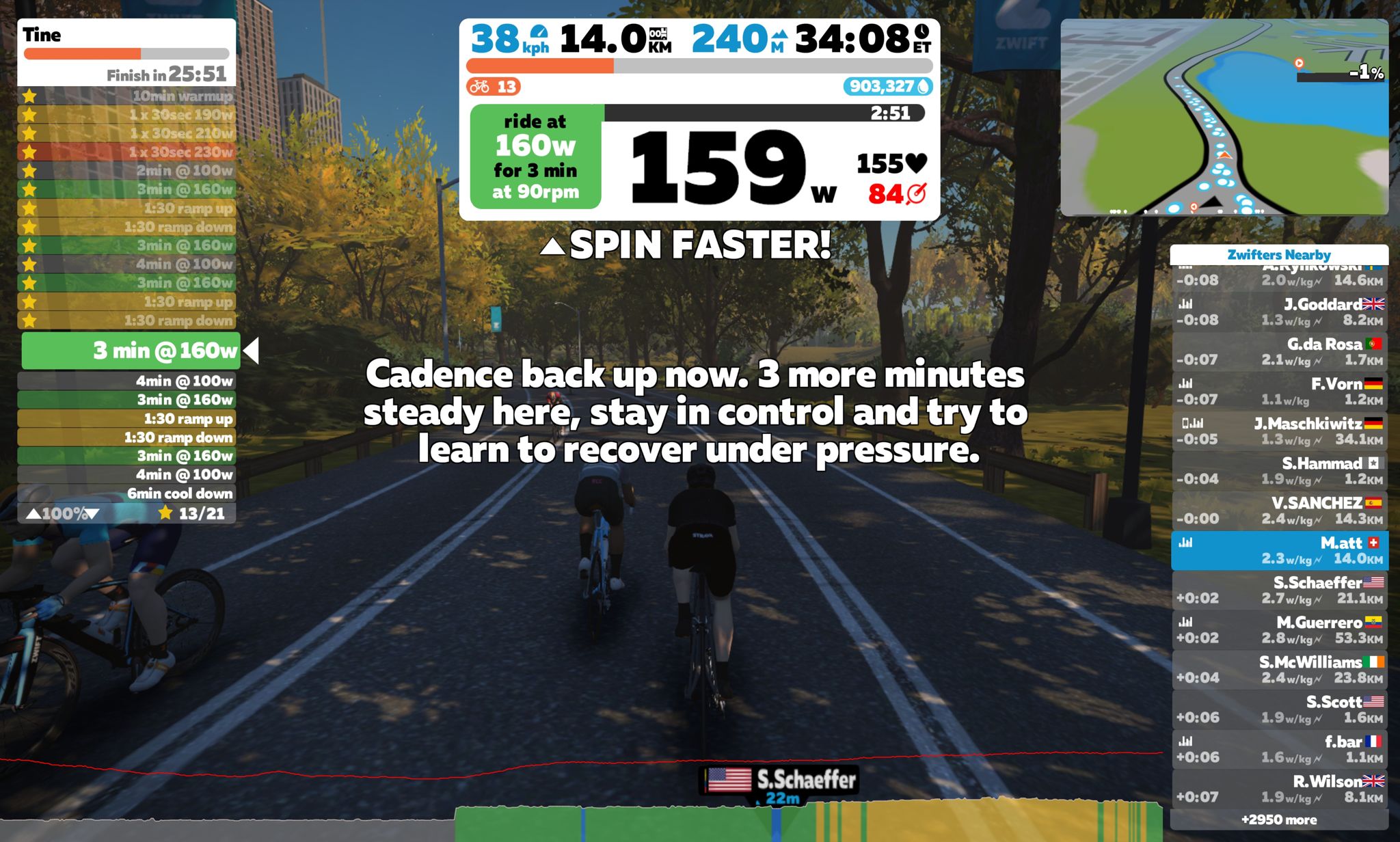The width and height of the screenshot is (1400, 842).
Task: Click f.bar's row in the rider list
Action: [1279, 749]
